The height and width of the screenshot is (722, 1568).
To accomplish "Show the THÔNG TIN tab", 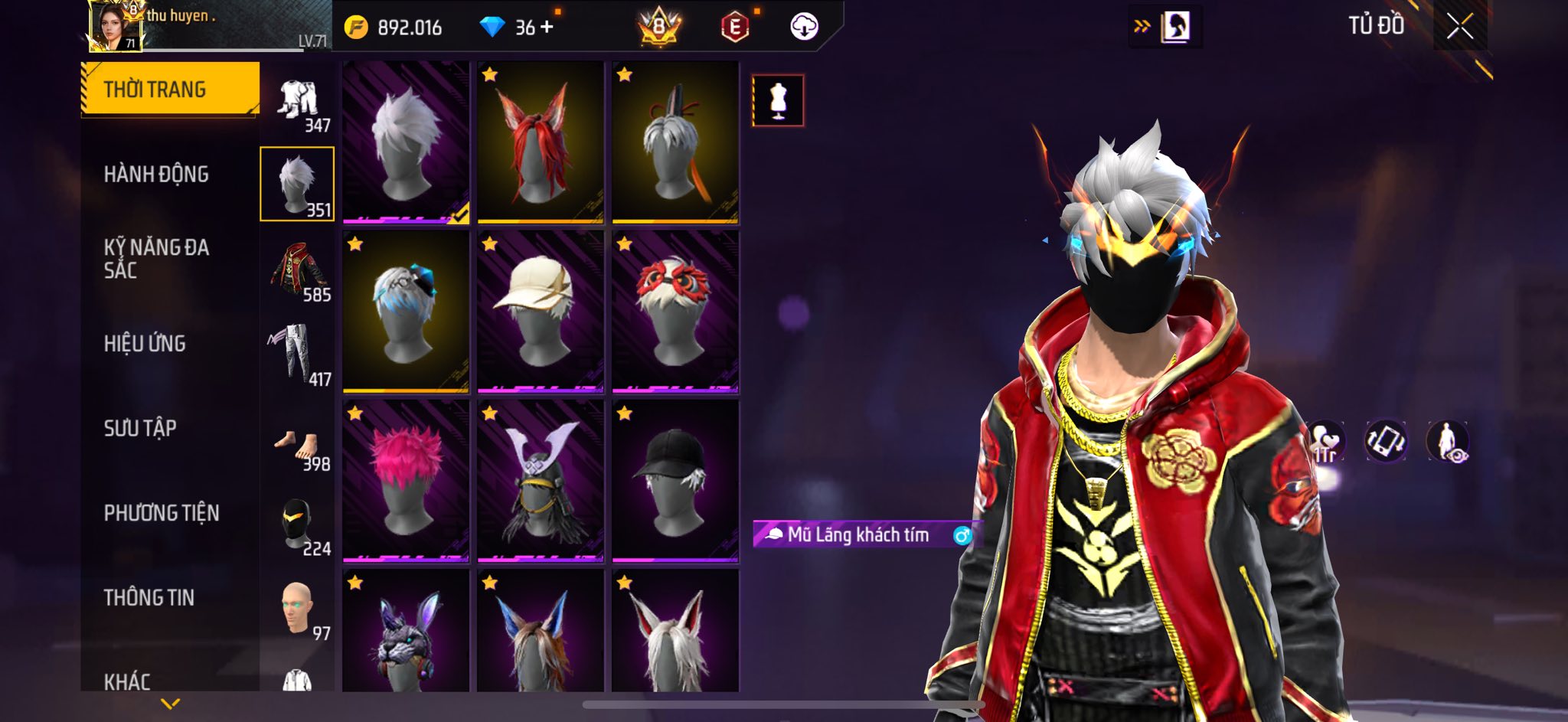I will pos(149,597).
